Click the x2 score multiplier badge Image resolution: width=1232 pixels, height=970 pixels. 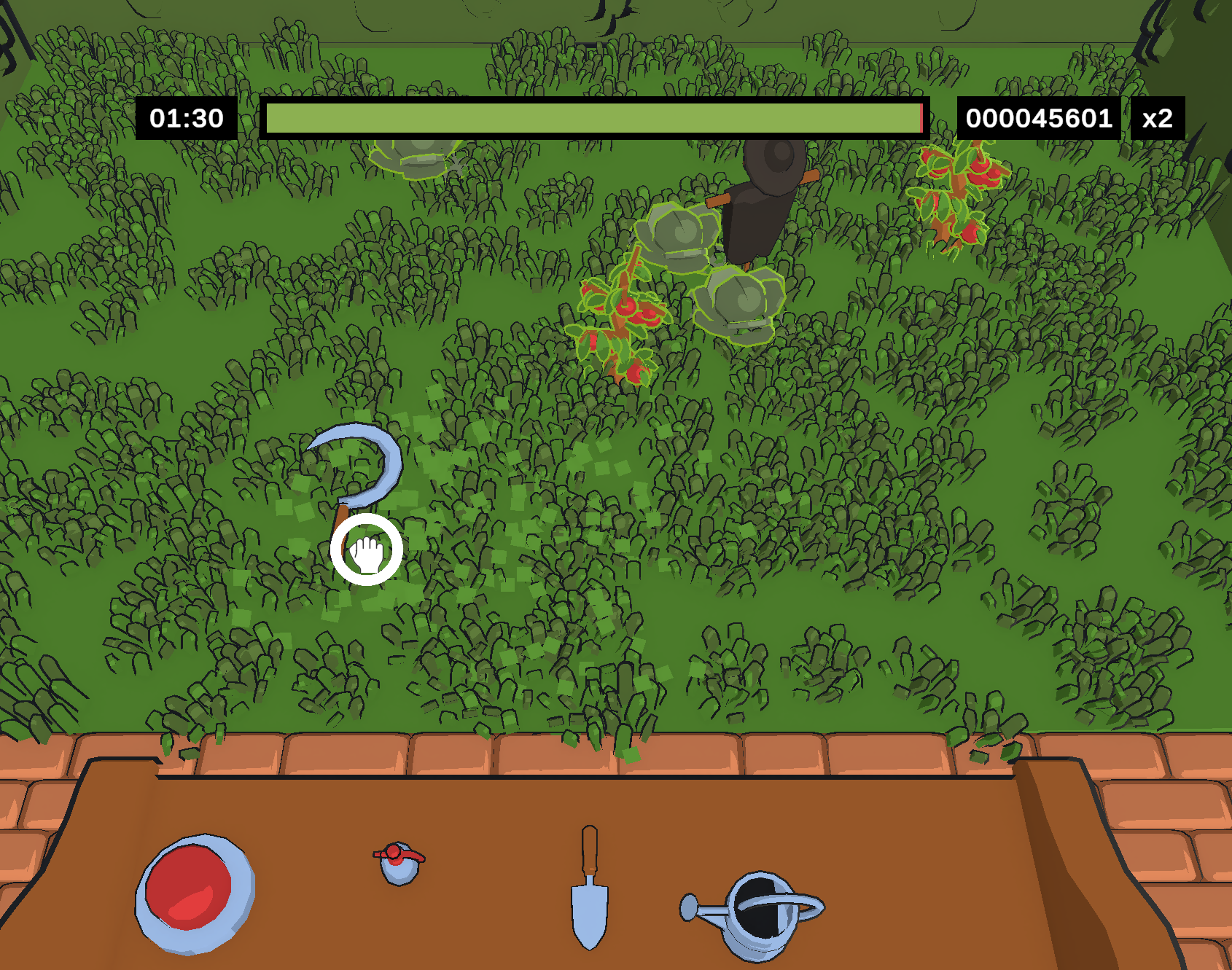1158,117
